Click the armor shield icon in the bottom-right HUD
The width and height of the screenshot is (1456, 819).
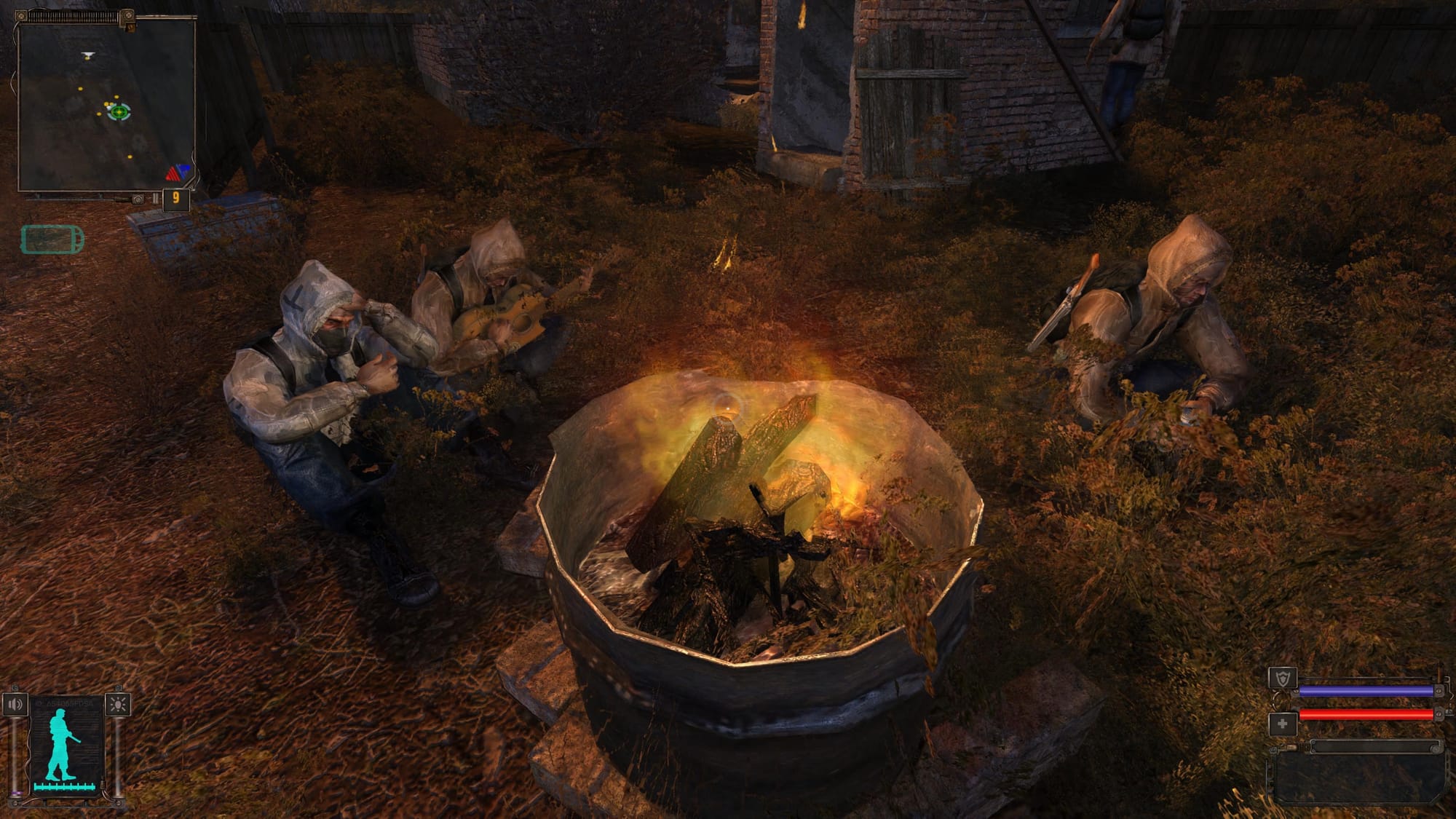point(1283,677)
